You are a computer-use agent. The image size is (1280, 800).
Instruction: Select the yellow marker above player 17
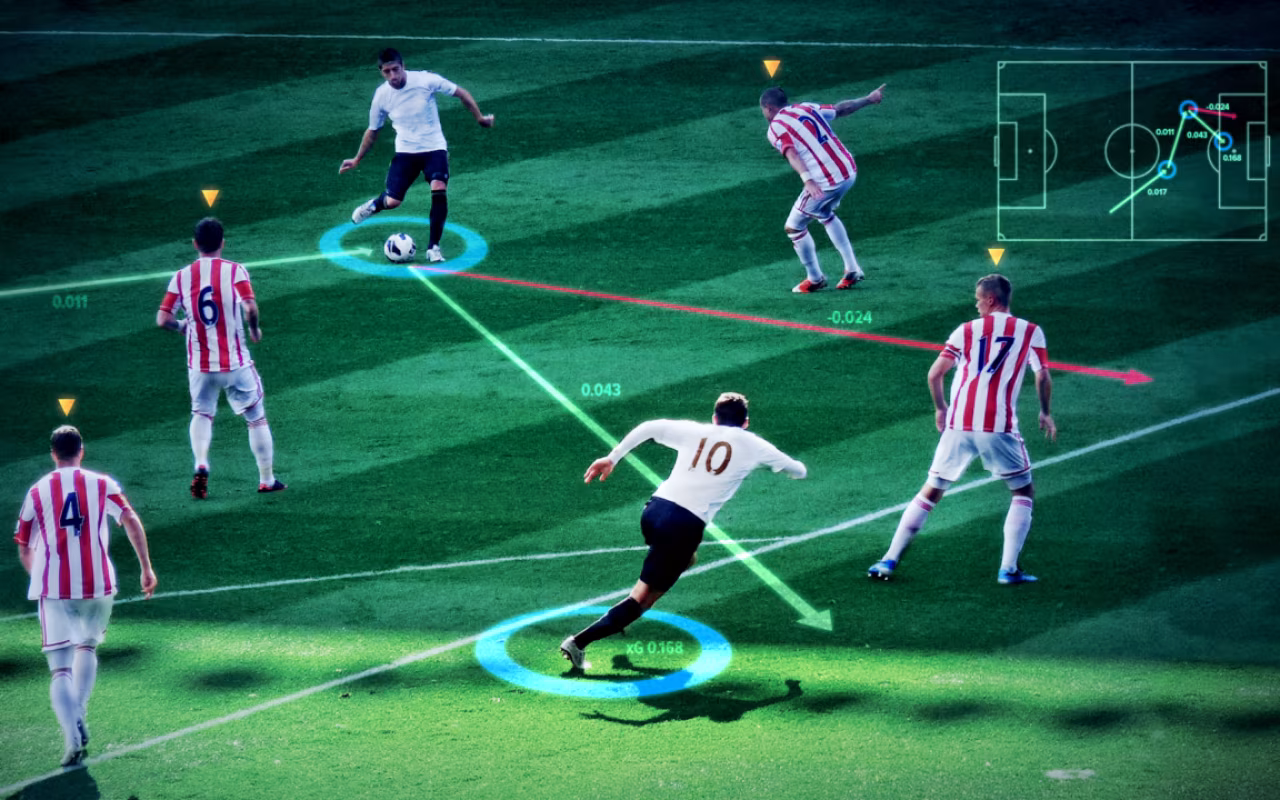point(995,256)
